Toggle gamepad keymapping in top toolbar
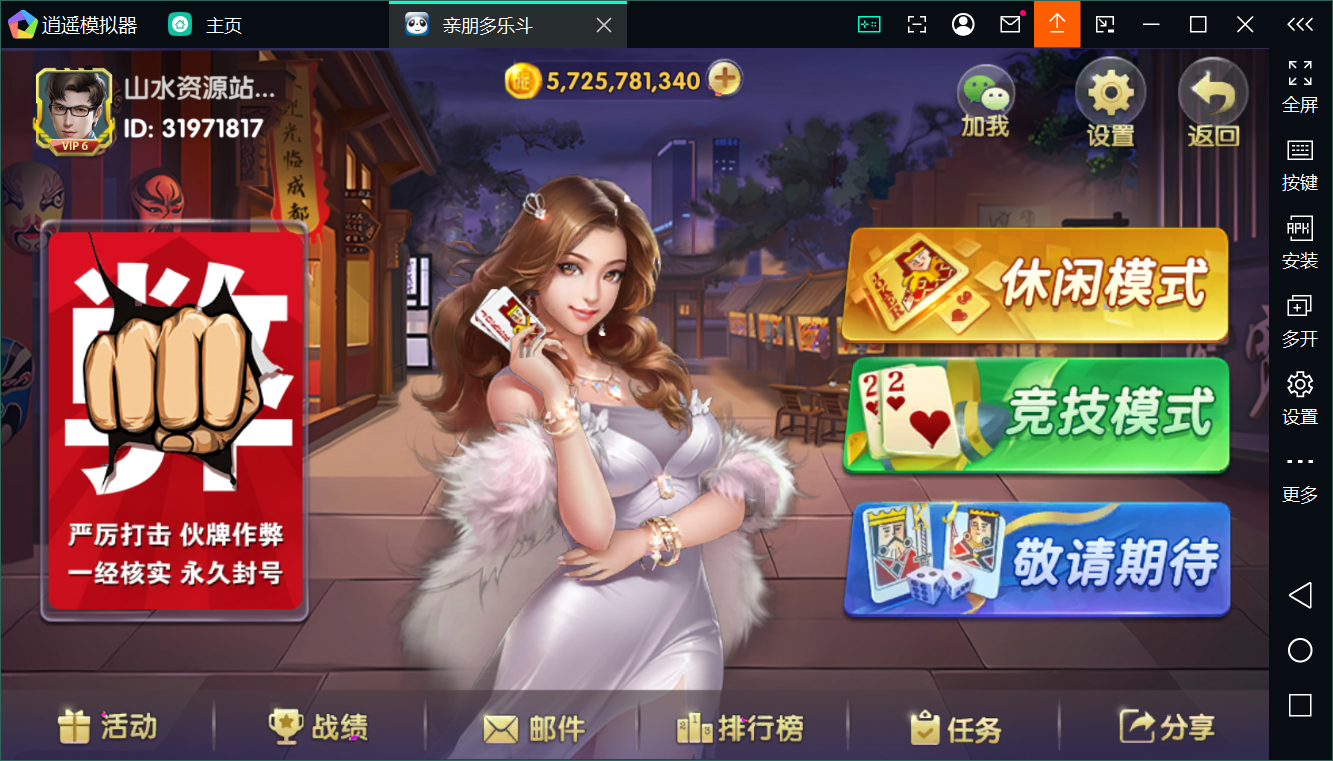The width and height of the screenshot is (1333, 761). pyautogui.click(x=869, y=23)
